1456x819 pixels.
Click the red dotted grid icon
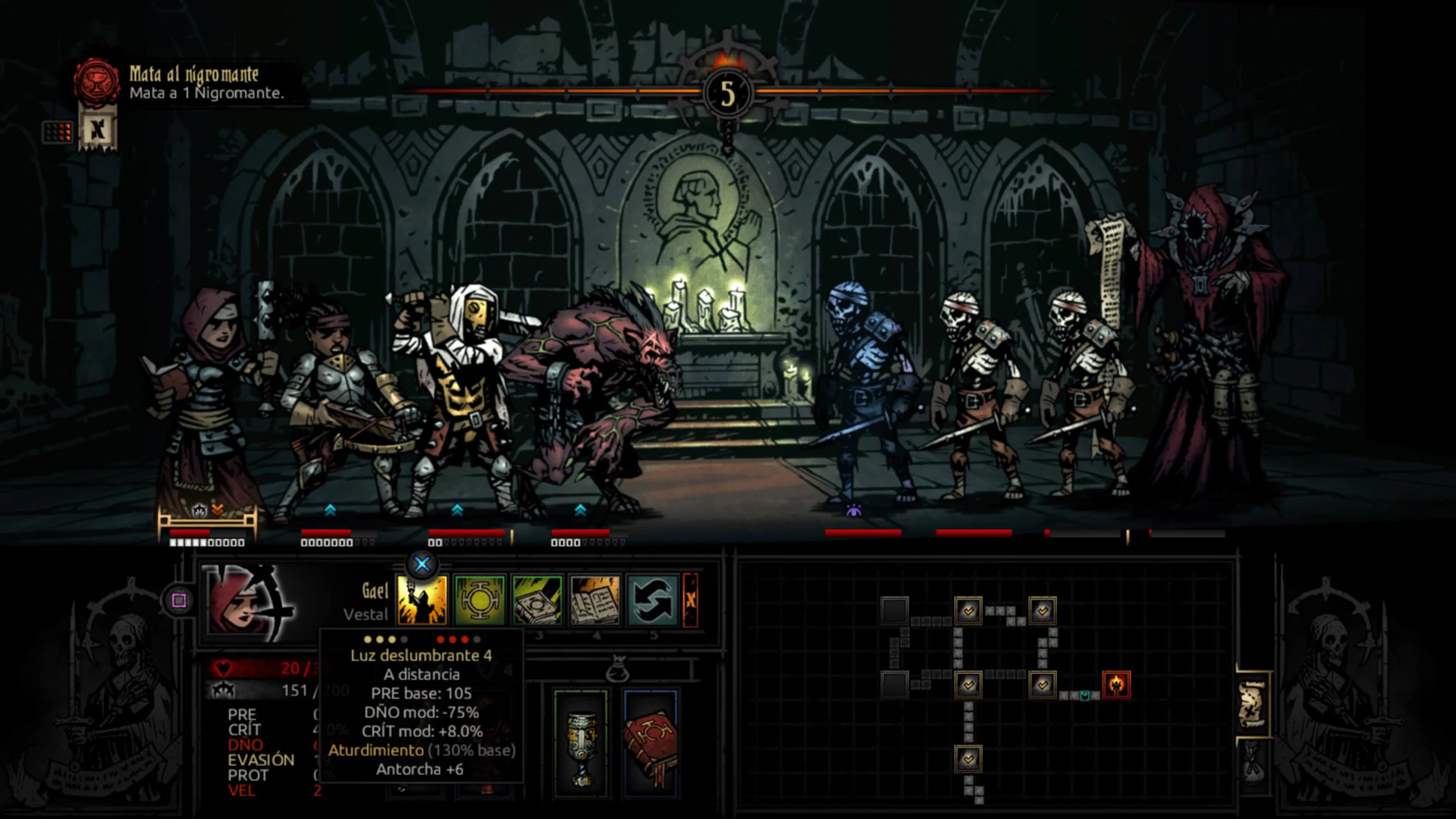coord(58,132)
